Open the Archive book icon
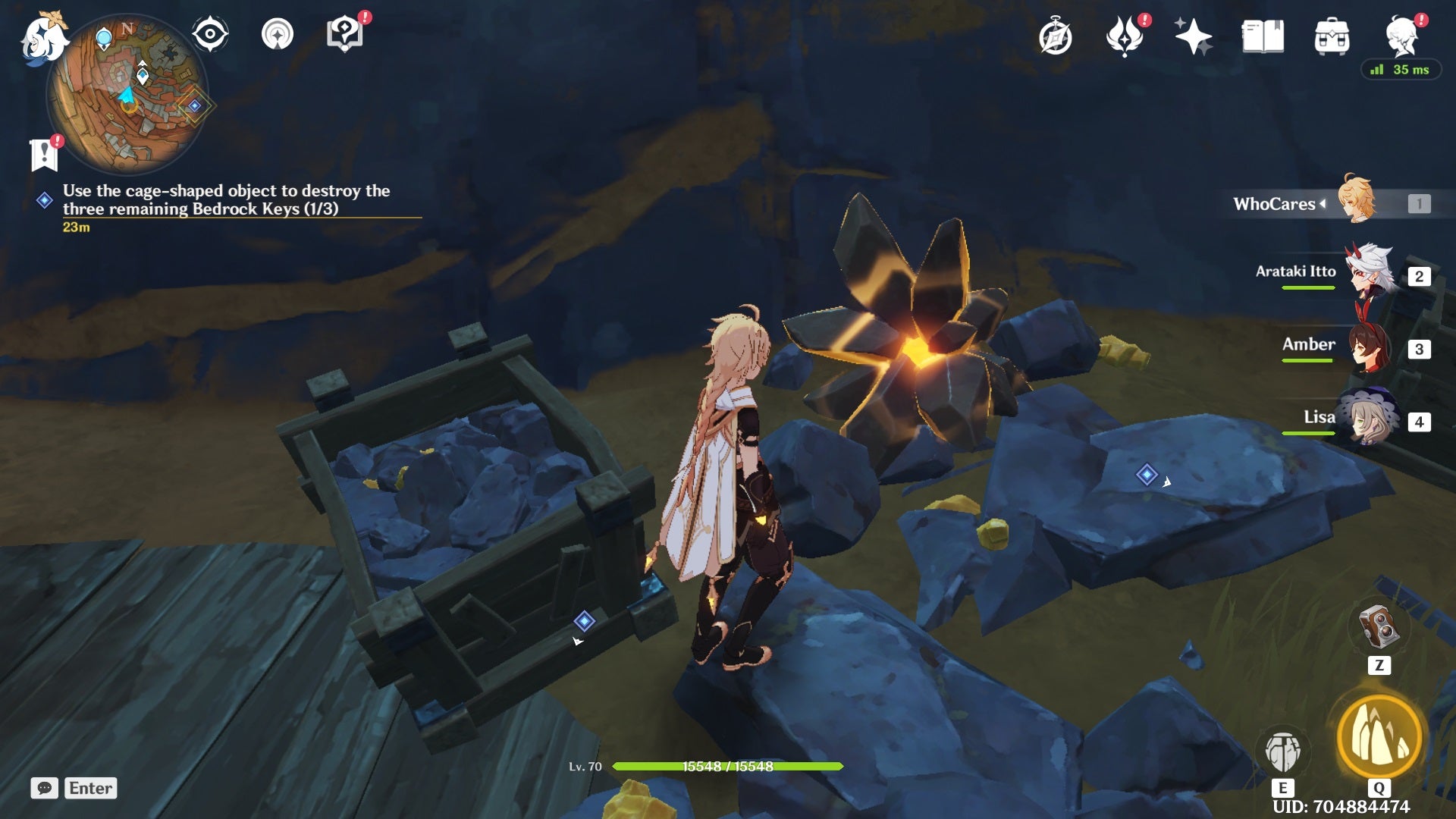The height and width of the screenshot is (819, 1456). [x=1263, y=37]
